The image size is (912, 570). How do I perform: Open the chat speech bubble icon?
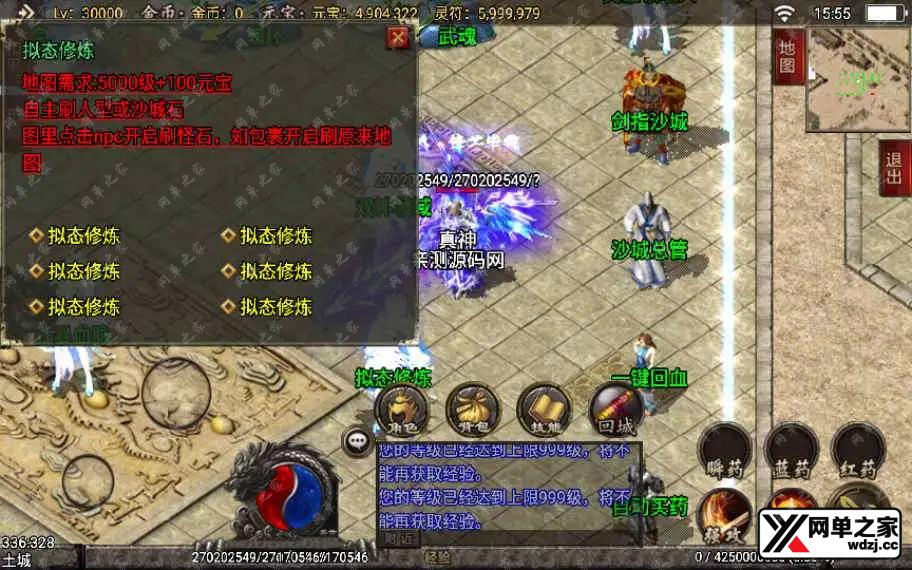(x=355, y=440)
